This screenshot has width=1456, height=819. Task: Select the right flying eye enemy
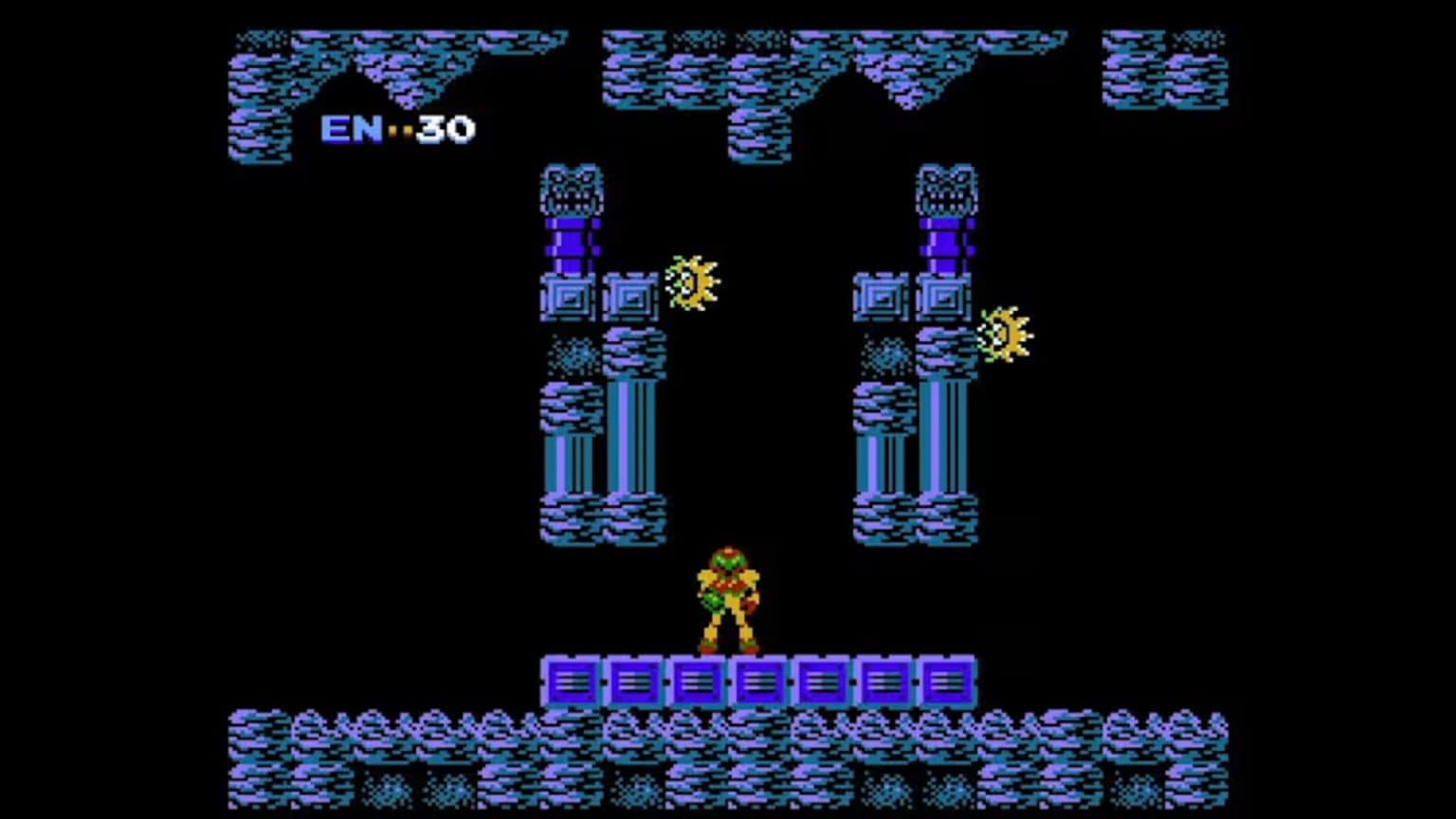(x=1005, y=332)
